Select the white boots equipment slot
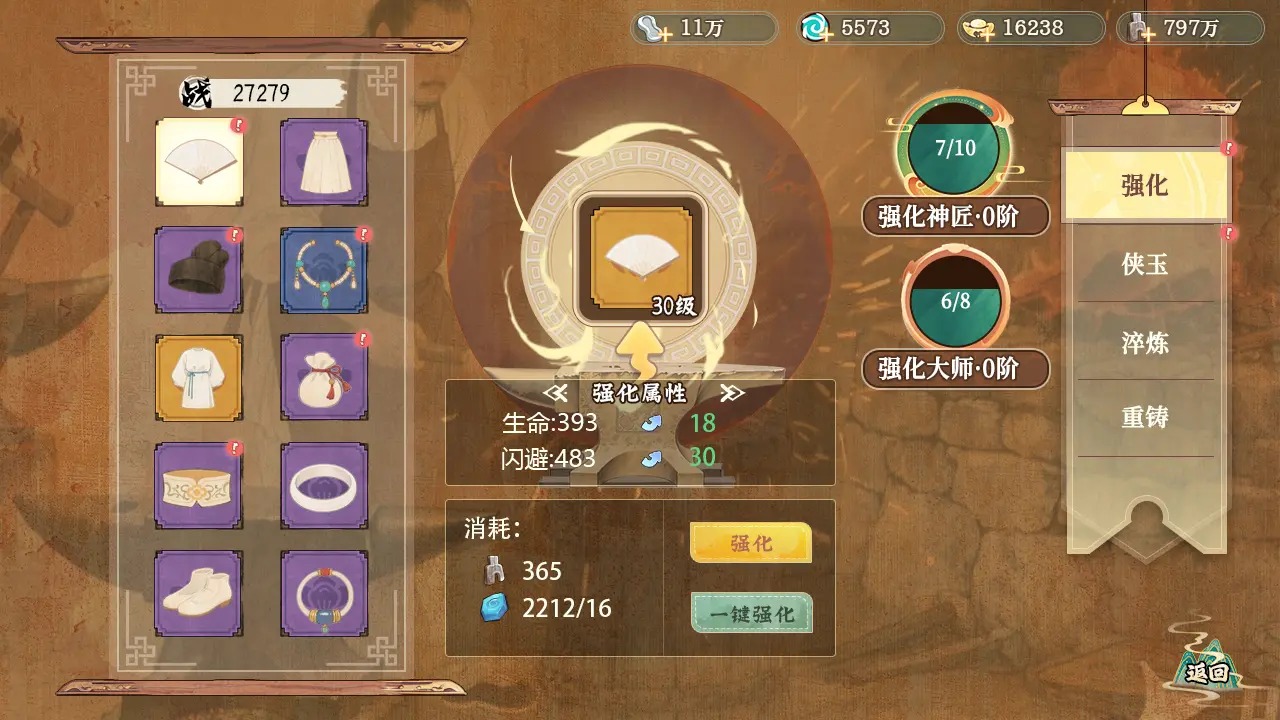The height and width of the screenshot is (720, 1280). click(x=198, y=591)
